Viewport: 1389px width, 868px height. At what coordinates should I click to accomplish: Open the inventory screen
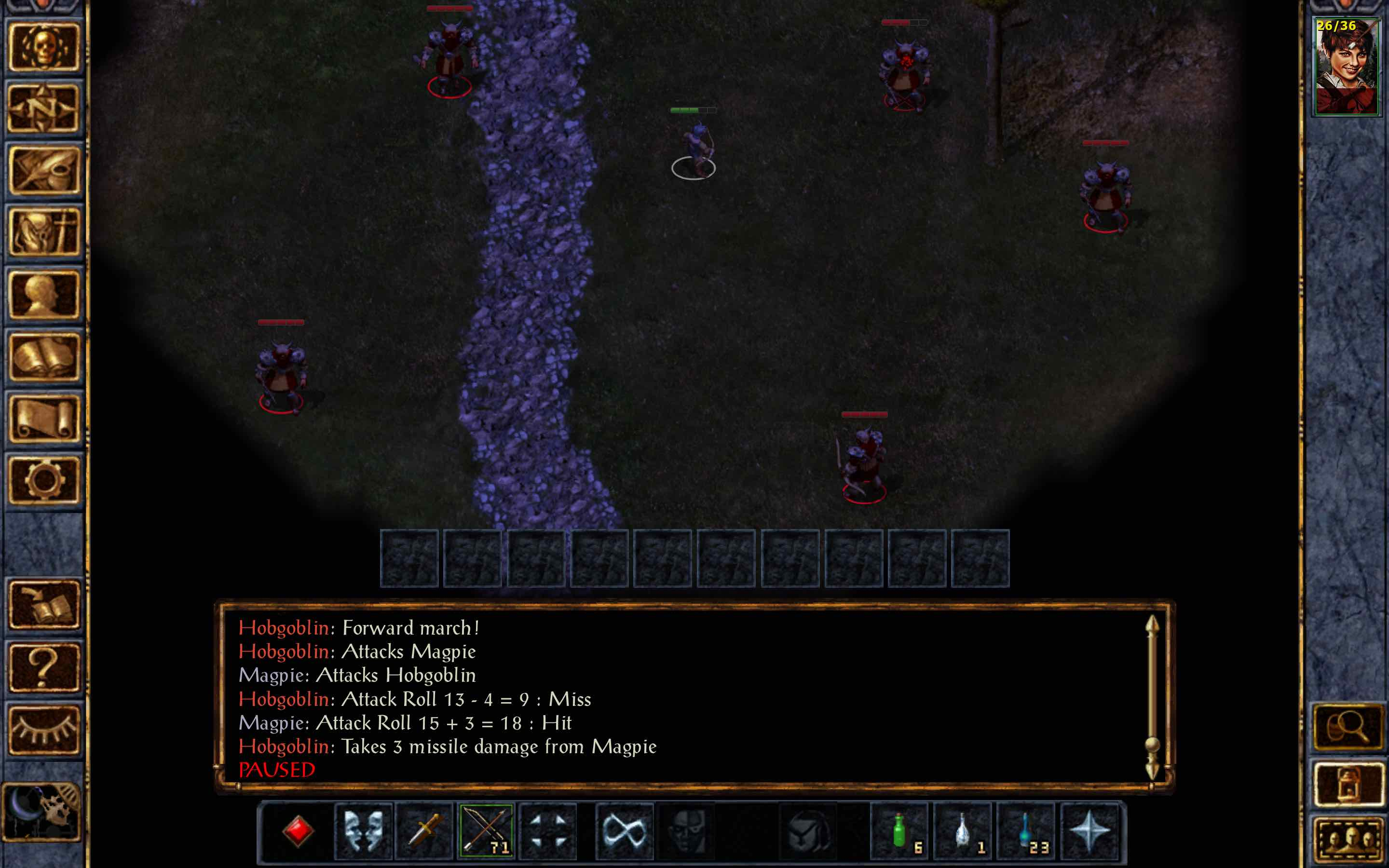click(x=45, y=230)
